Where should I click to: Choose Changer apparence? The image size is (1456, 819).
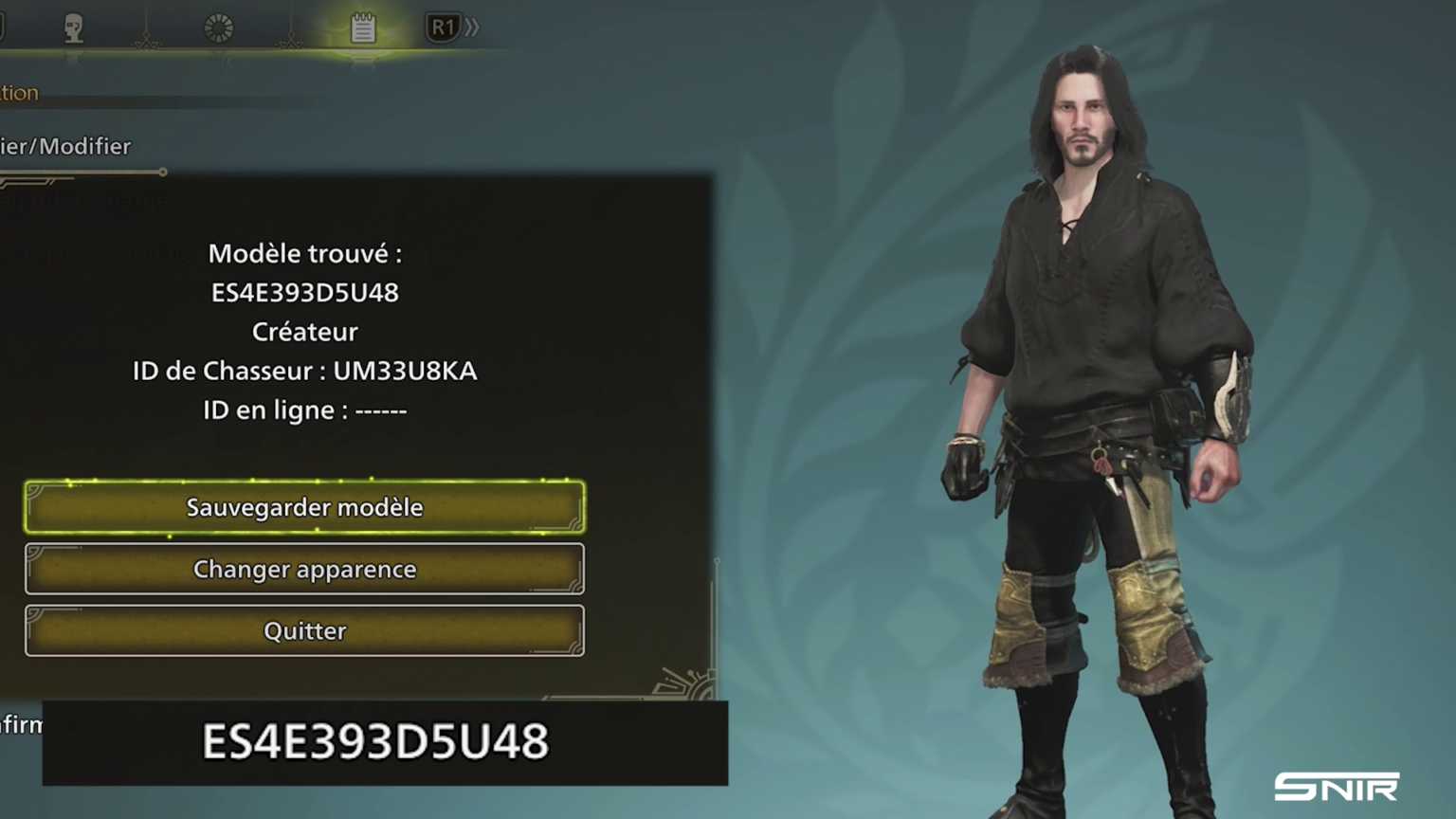point(303,569)
